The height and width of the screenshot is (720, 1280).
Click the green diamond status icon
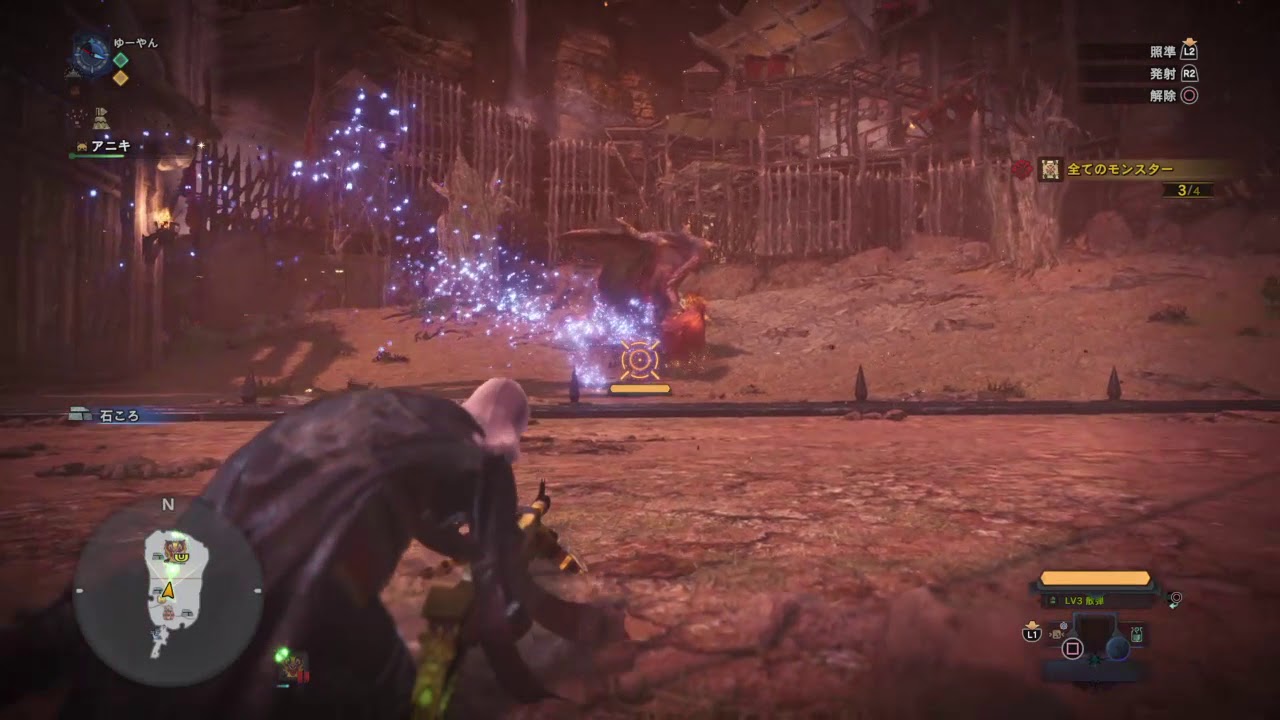(120, 59)
